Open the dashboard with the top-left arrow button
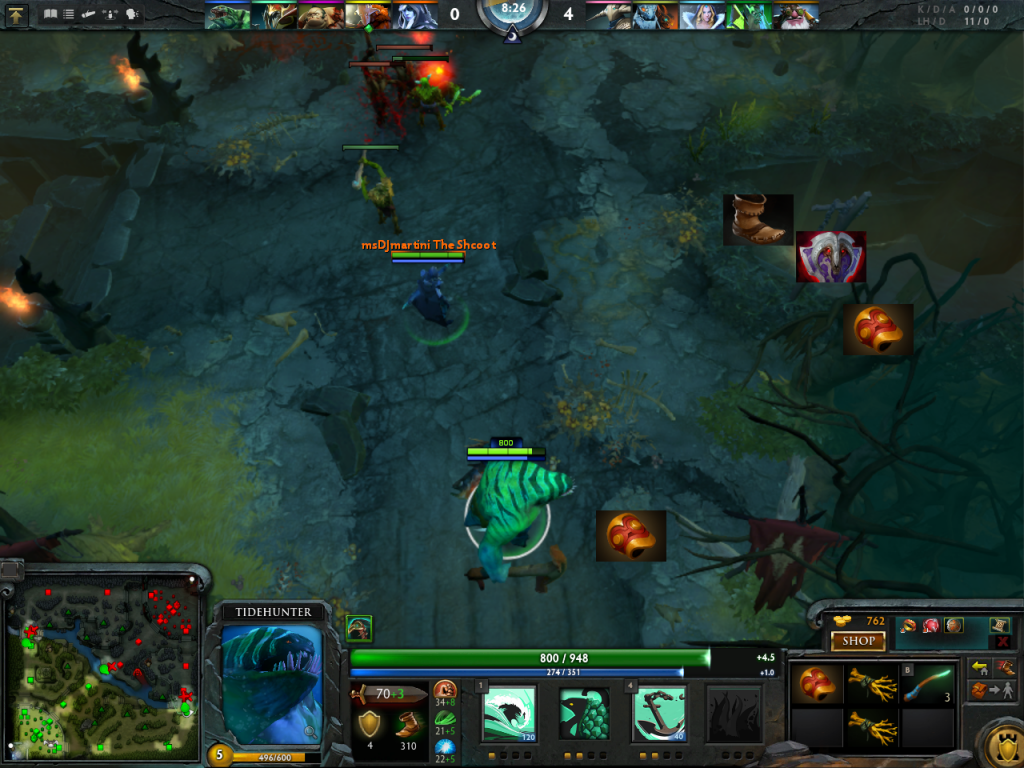Image resolution: width=1024 pixels, height=768 pixels. pos(16,15)
